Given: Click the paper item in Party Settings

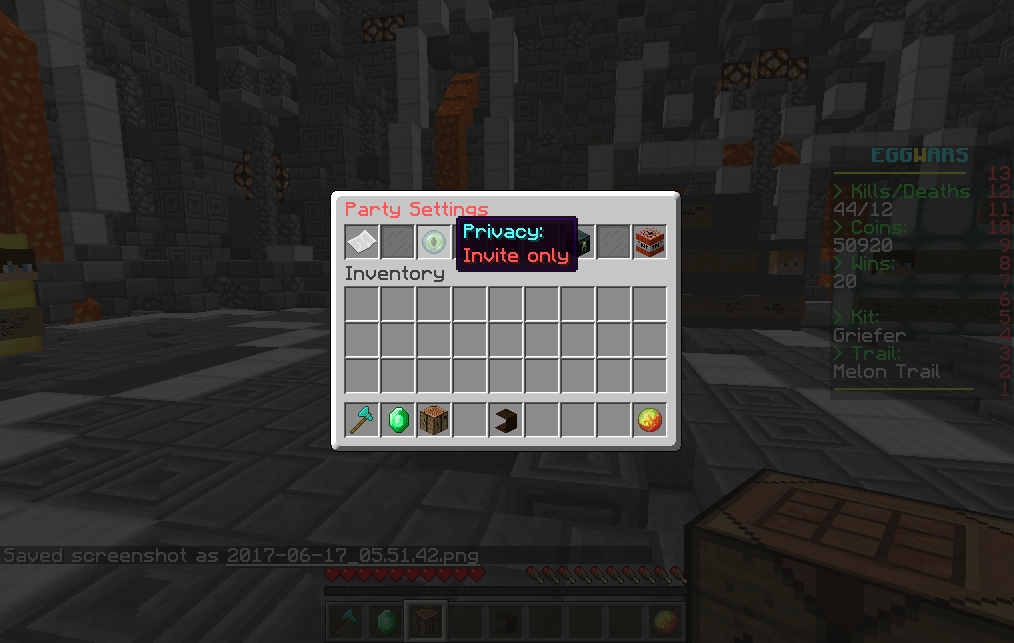Looking at the screenshot, I should coord(362,241).
